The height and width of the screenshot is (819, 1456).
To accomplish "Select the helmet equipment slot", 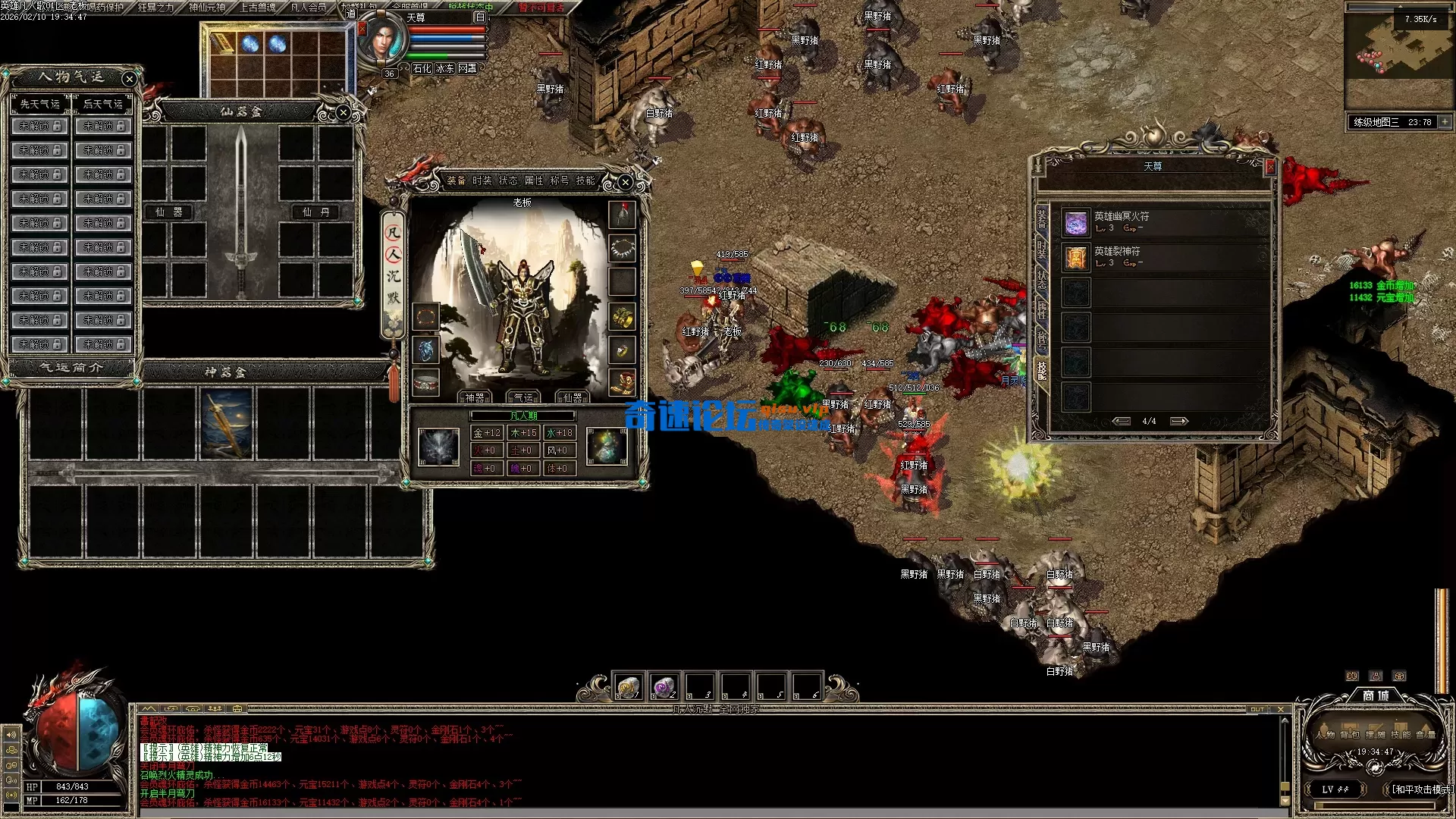I will (x=622, y=215).
